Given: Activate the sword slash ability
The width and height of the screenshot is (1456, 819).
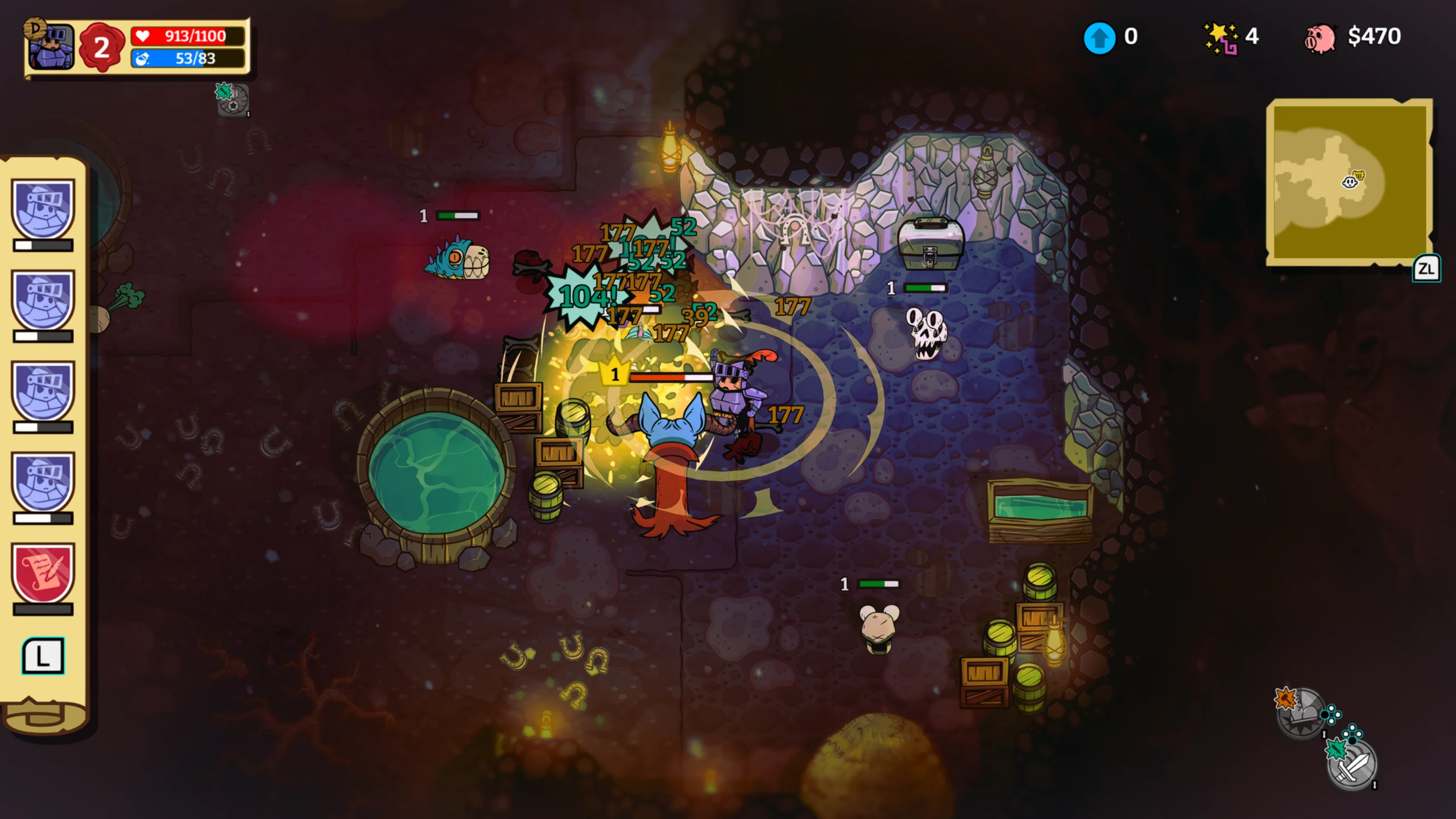Looking at the screenshot, I should point(1352,764).
